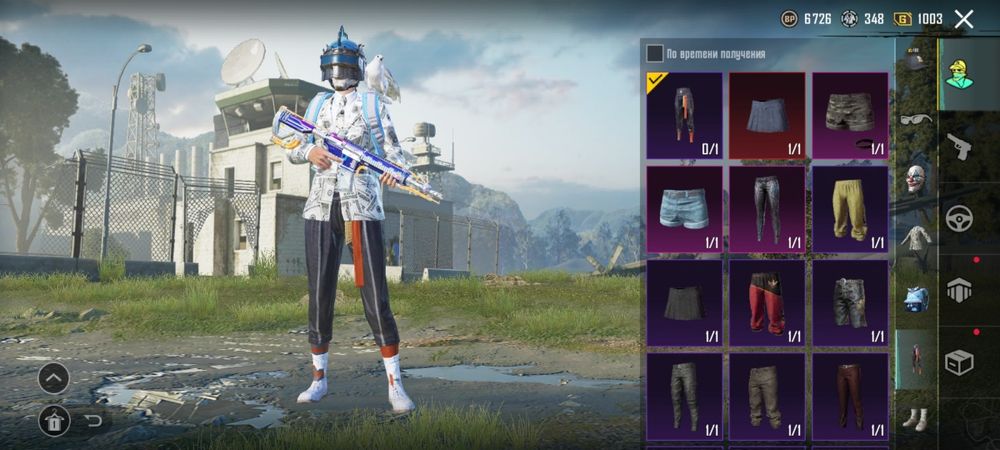Choose the brown leather pants
1000x450 pixels.
tap(849, 396)
